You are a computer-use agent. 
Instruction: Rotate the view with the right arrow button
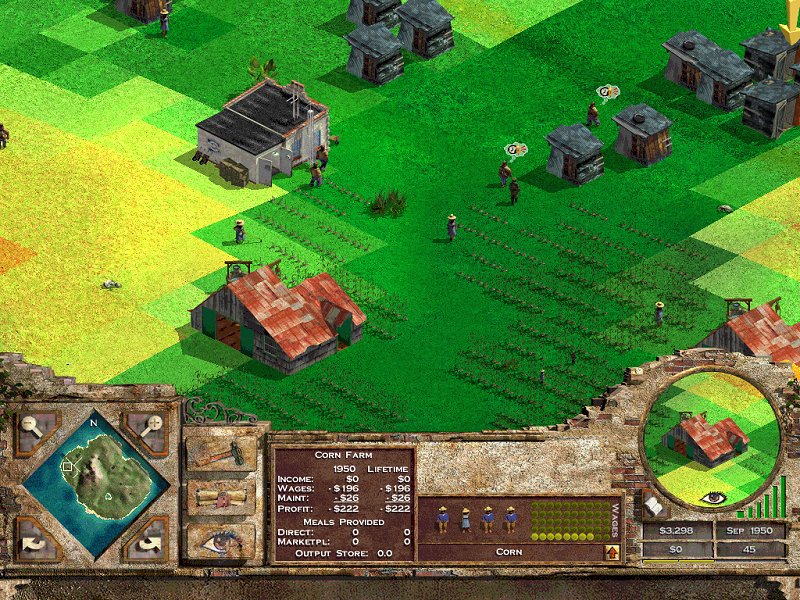tap(146, 541)
